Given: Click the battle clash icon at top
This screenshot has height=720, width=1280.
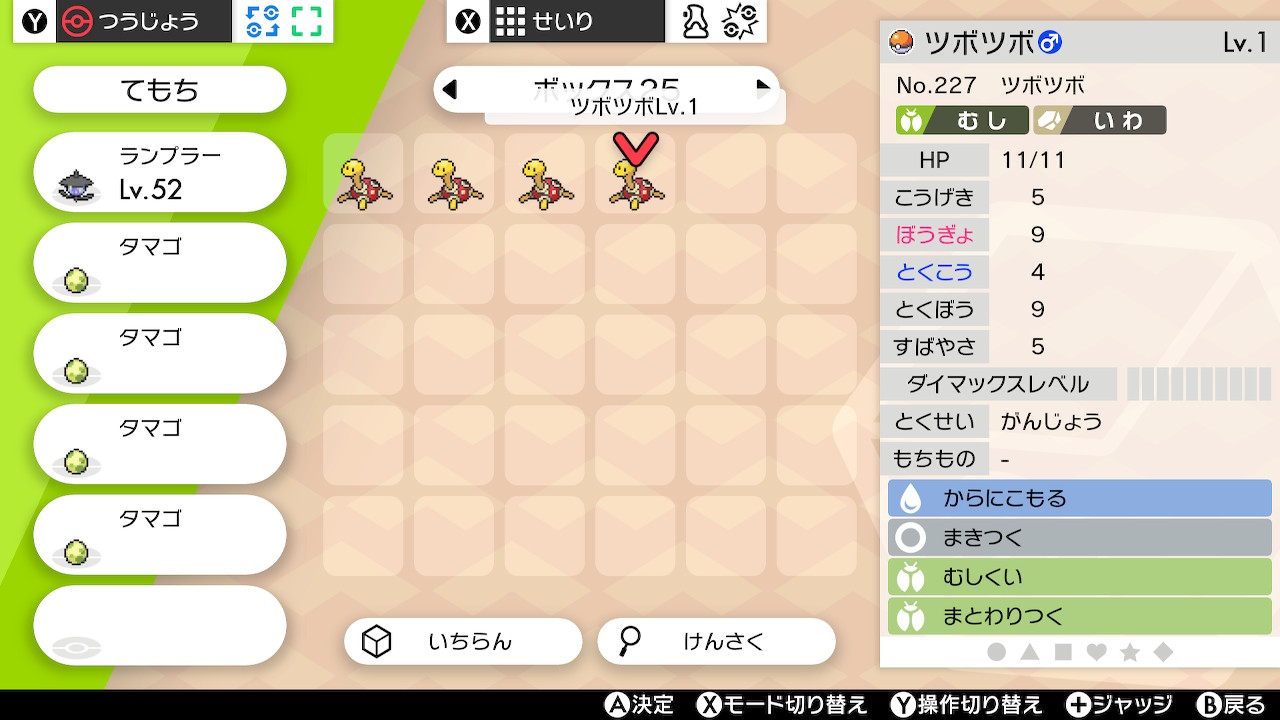Looking at the screenshot, I should click(740, 20).
